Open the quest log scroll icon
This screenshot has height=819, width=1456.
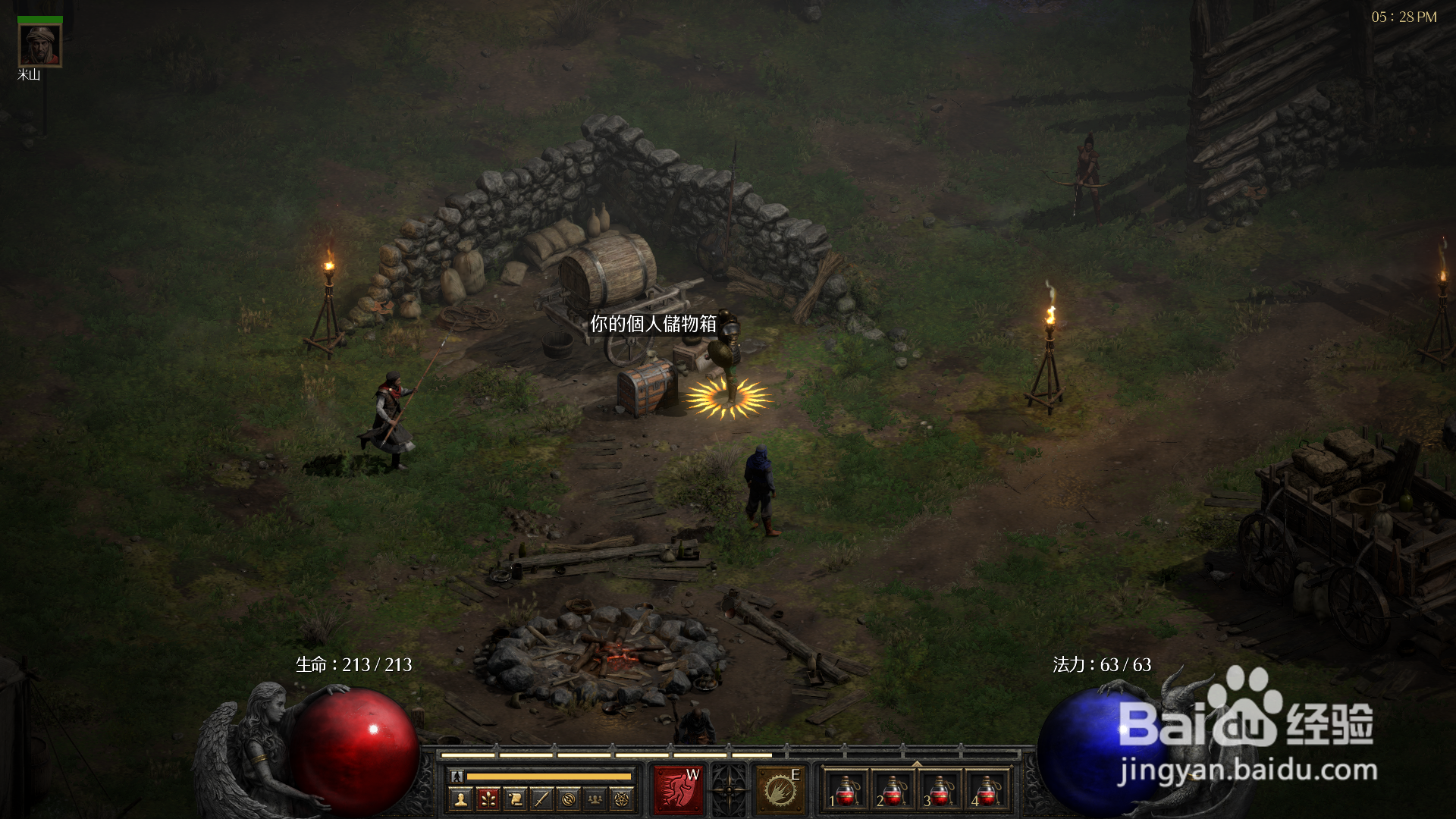(x=515, y=799)
